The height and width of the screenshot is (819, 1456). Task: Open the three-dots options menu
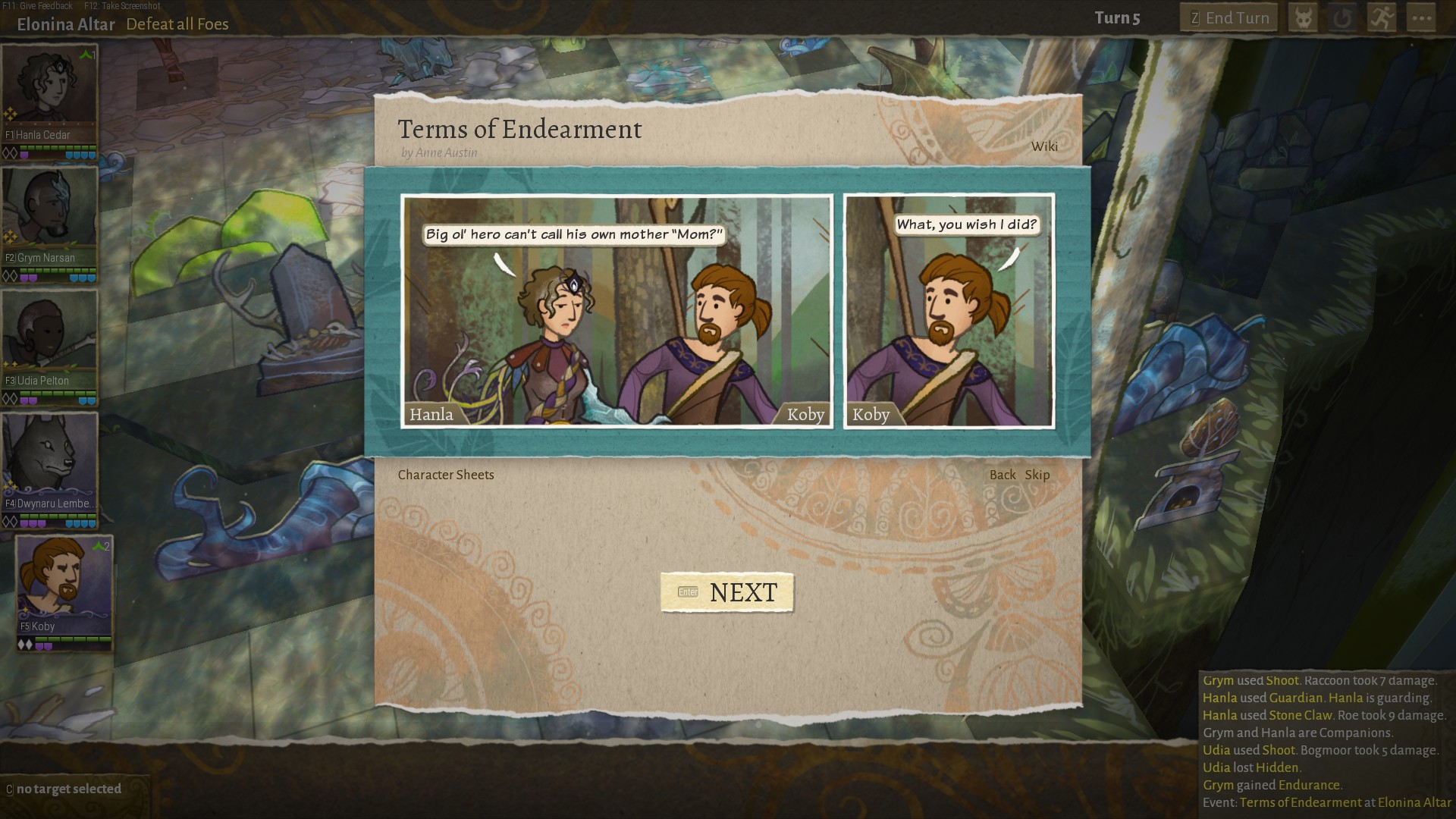point(1421,18)
